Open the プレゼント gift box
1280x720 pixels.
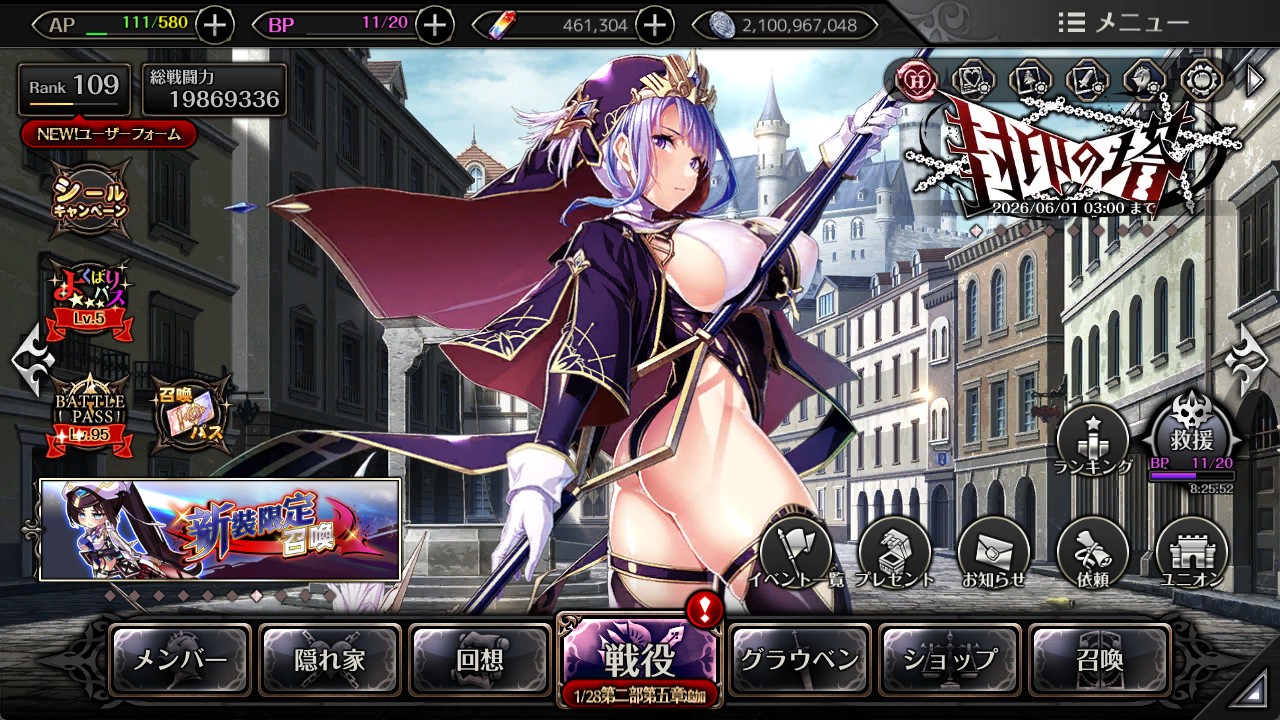click(894, 553)
